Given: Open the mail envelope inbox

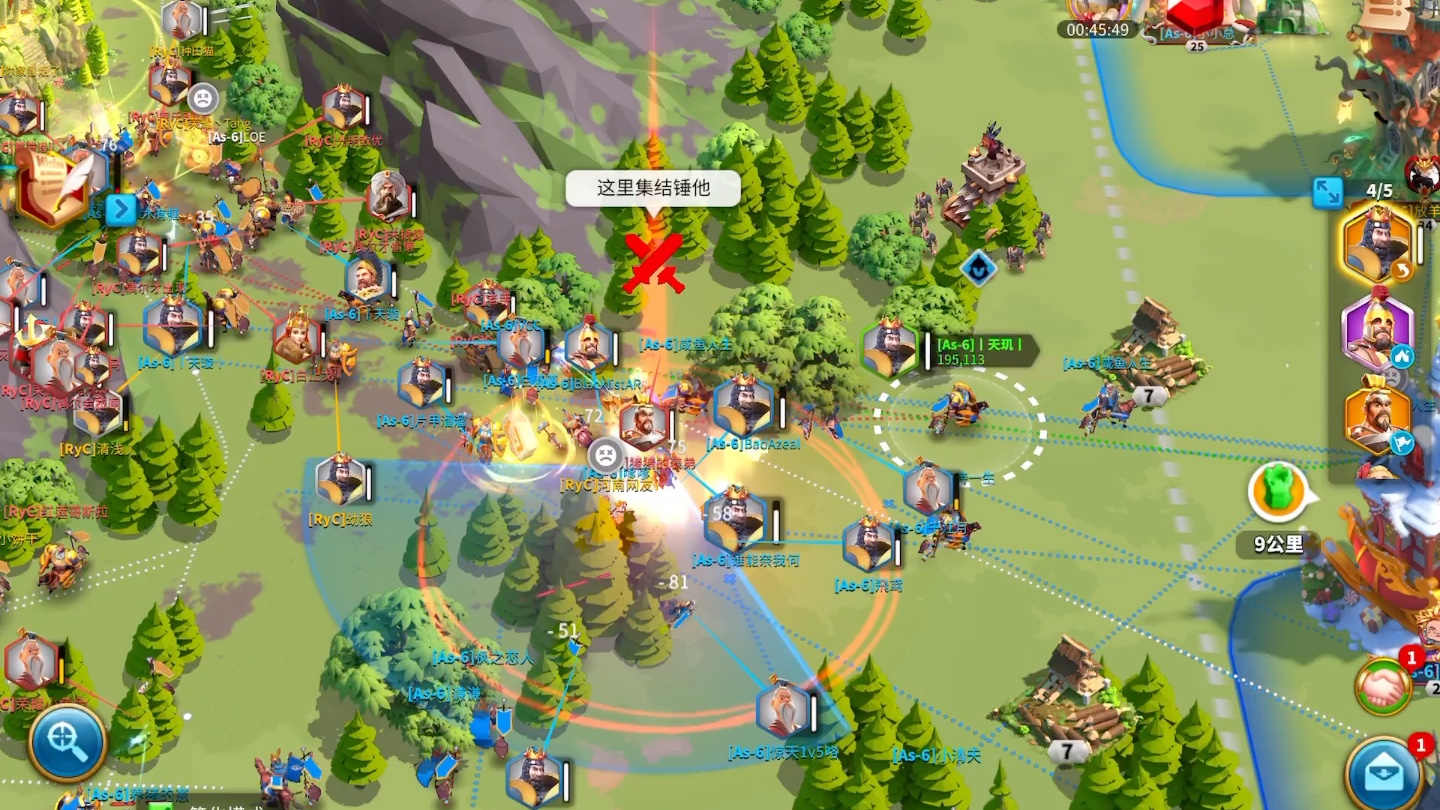Looking at the screenshot, I should click(x=1384, y=774).
